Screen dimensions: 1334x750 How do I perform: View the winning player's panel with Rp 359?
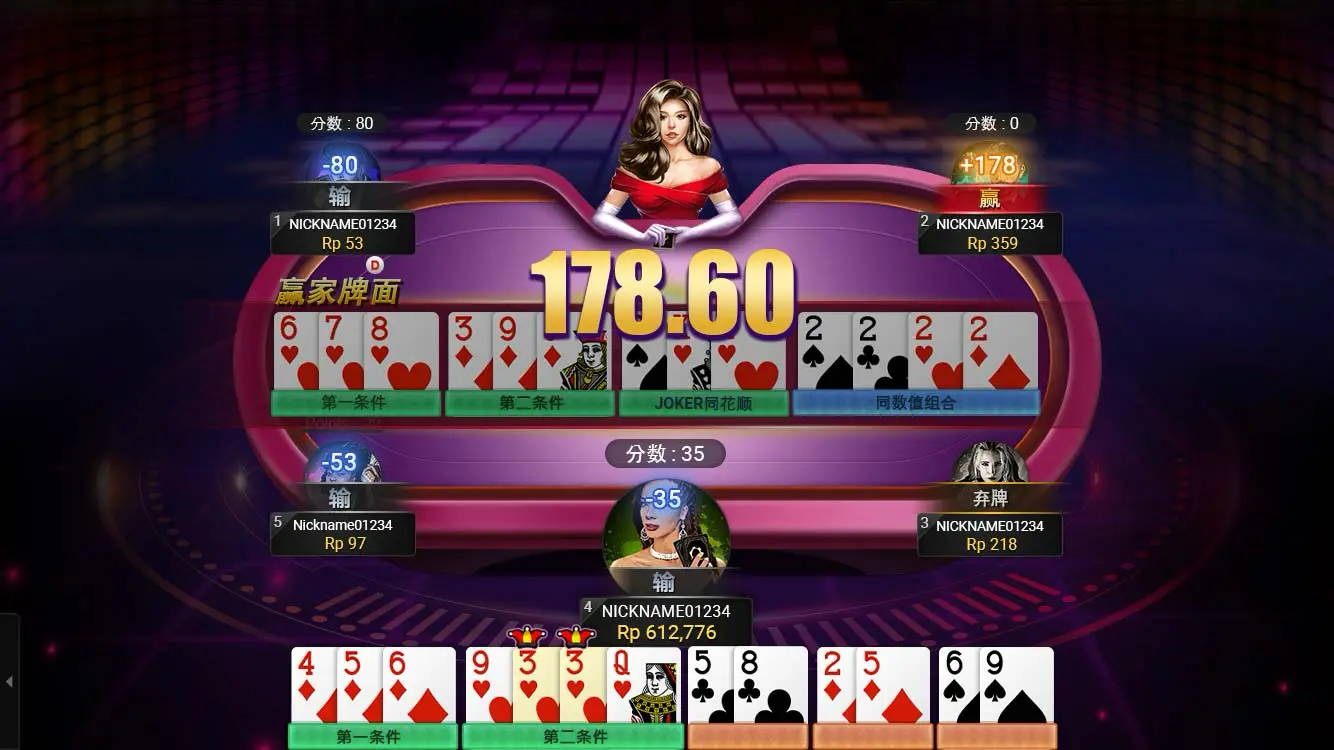click(x=990, y=233)
